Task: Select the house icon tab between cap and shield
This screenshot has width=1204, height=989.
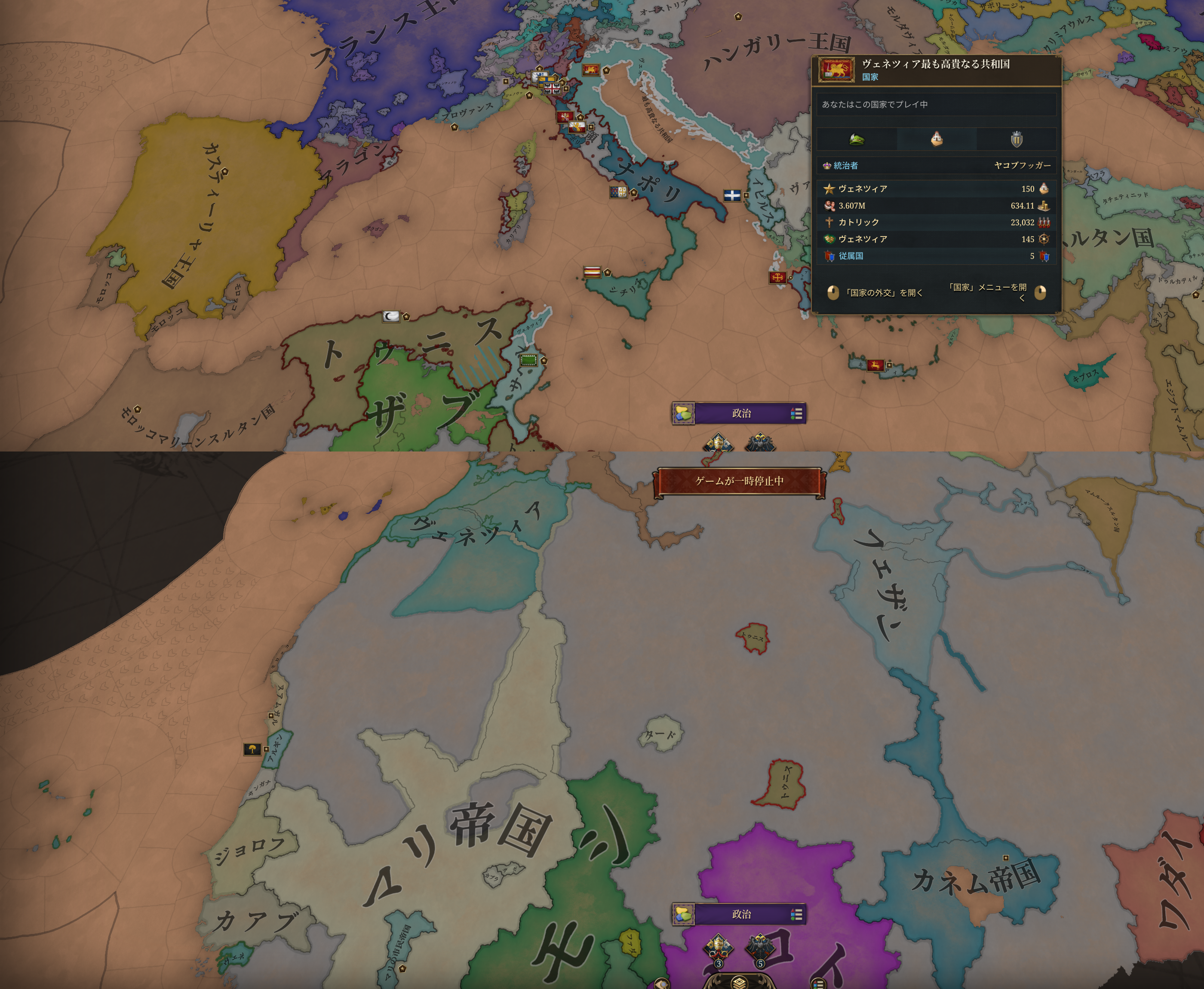Action: click(936, 139)
